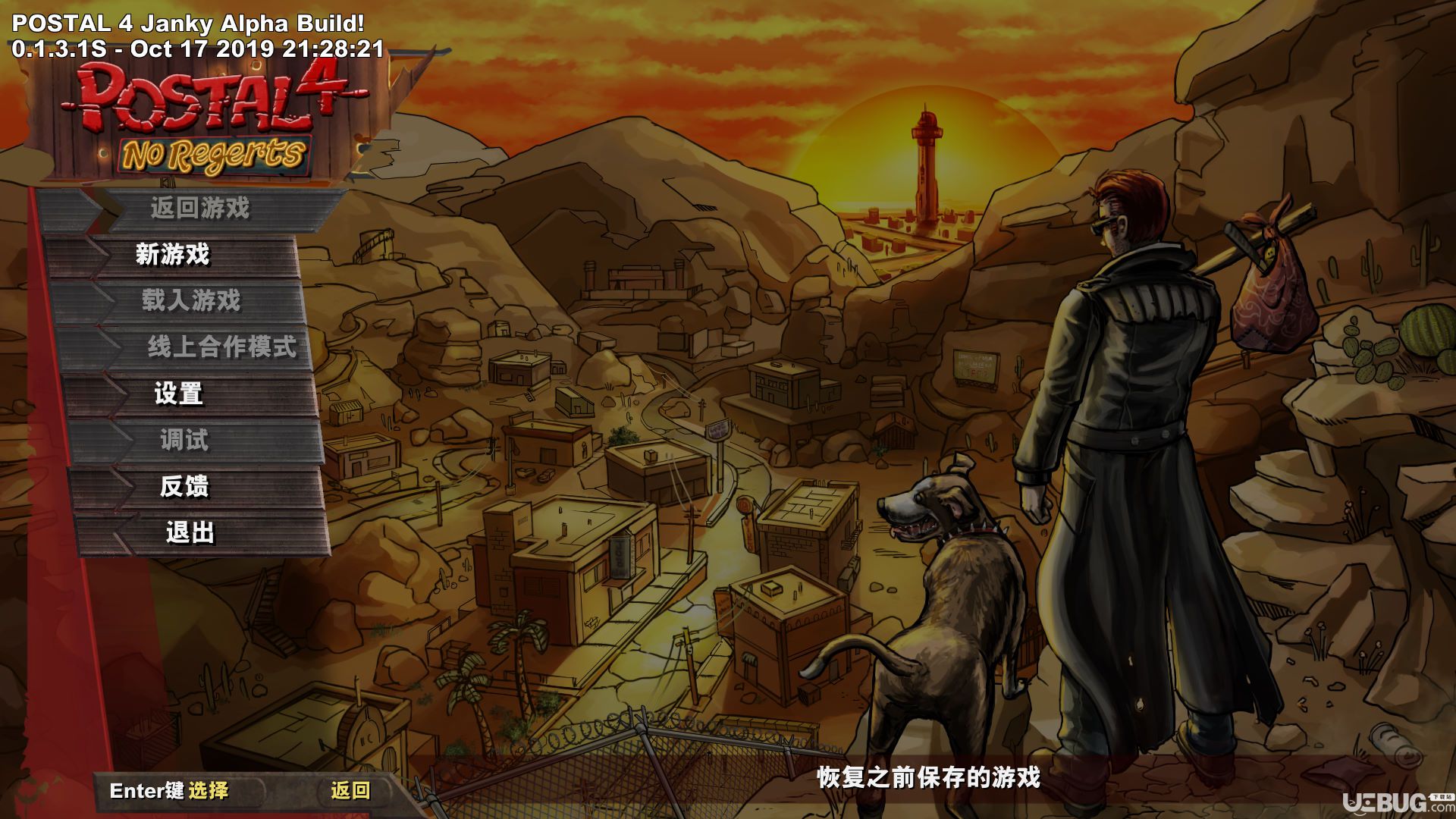Quit the game with 退出

(190, 533)
